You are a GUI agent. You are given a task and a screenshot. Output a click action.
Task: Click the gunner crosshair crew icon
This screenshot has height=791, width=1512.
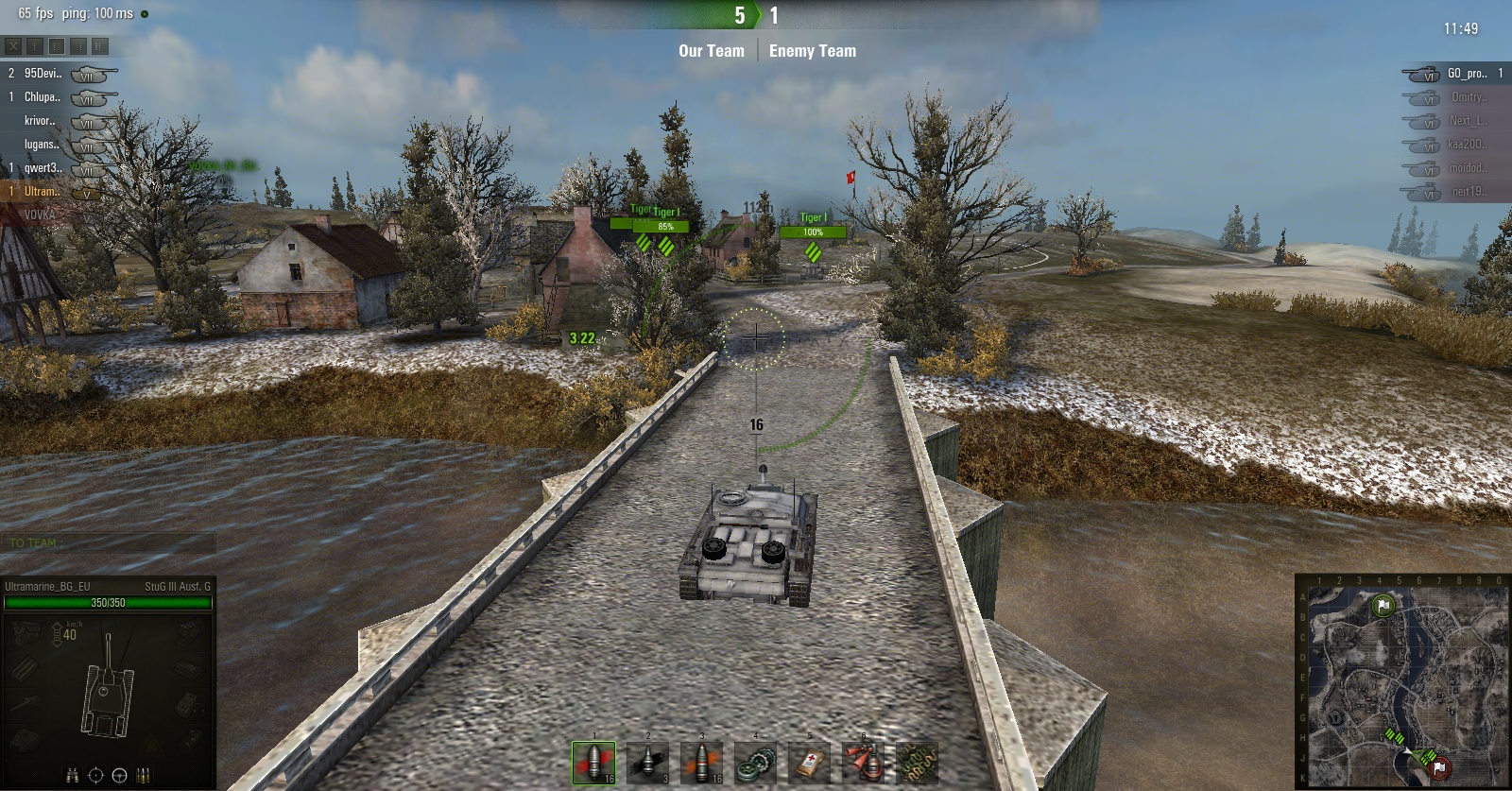coord(95,776)
